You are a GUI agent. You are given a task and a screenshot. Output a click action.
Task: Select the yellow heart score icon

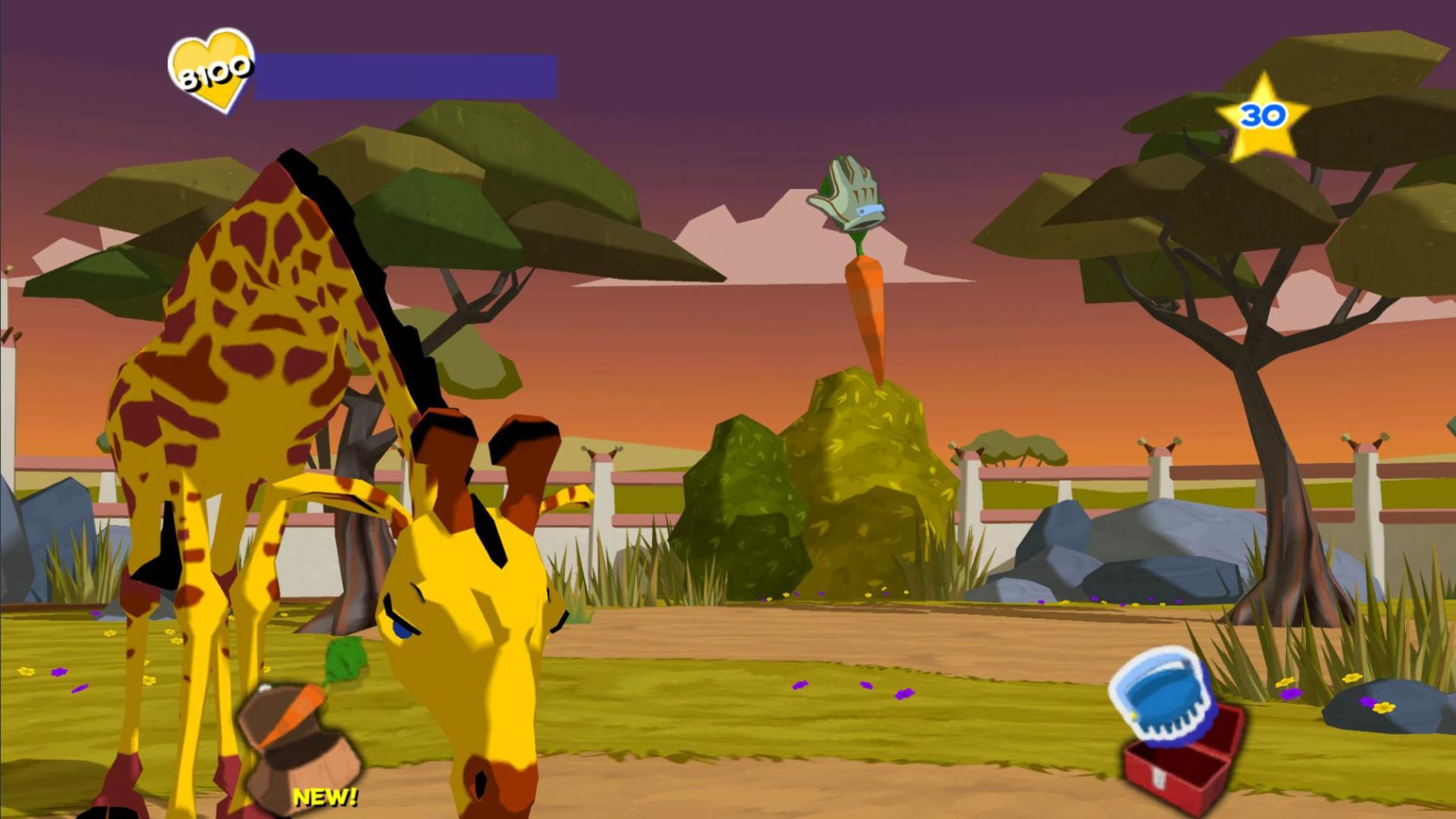point(212,71)
